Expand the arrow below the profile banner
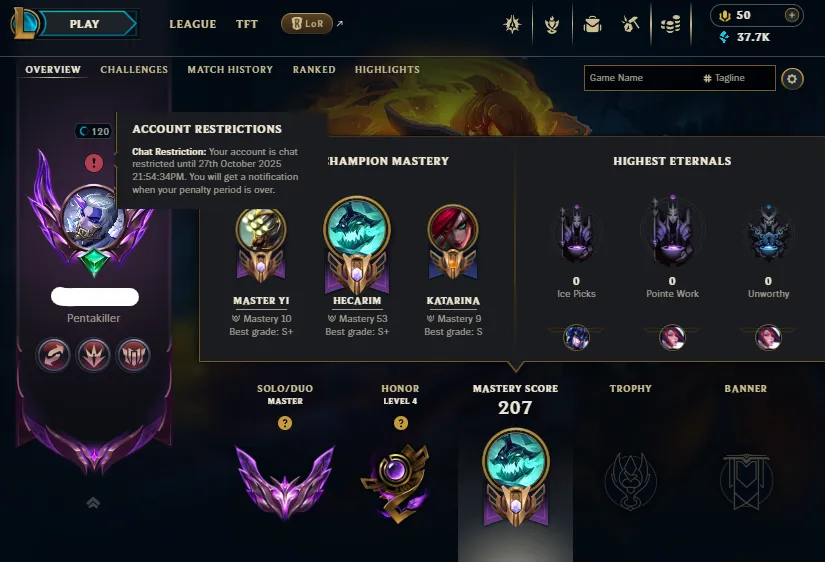832x569 pixels. 93,503
